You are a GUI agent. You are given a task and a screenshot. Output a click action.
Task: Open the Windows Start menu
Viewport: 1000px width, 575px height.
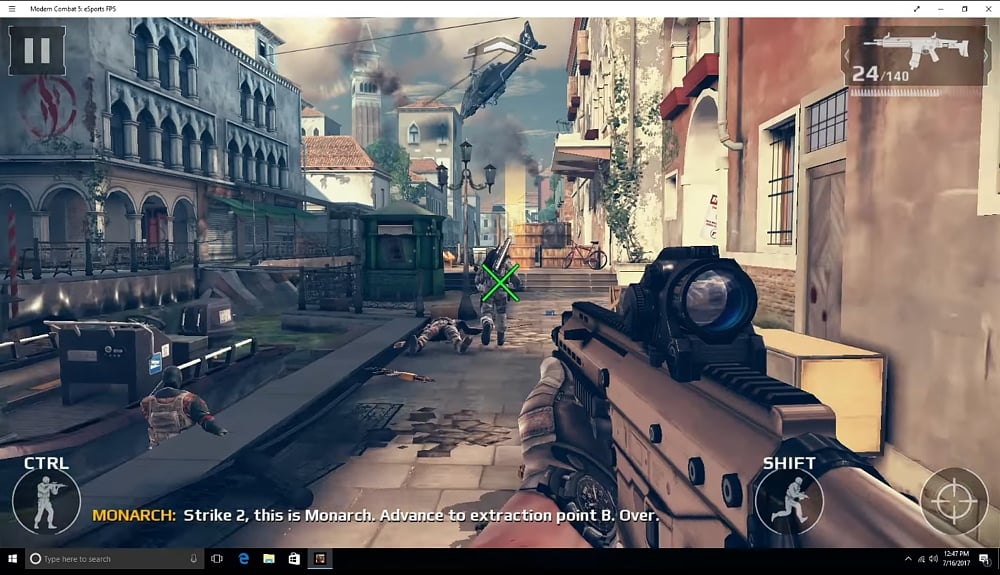(13, 558)
